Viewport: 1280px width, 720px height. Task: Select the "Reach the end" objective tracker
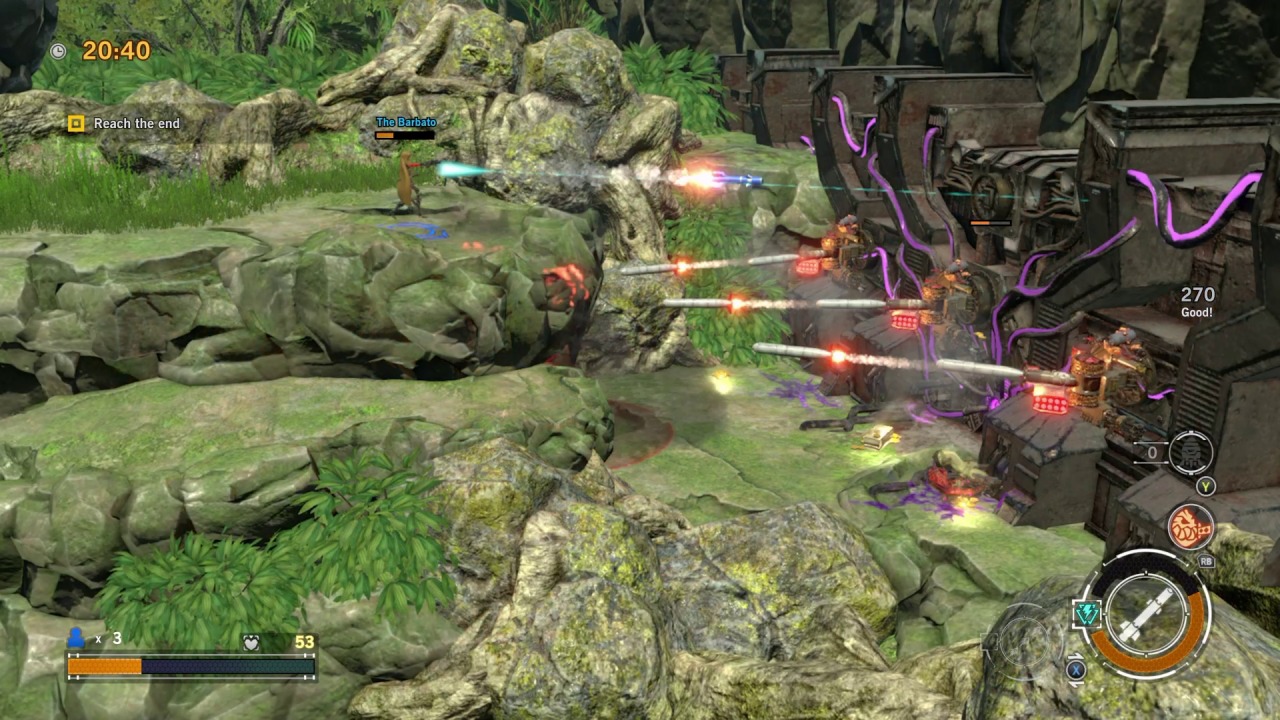point(126,123)
